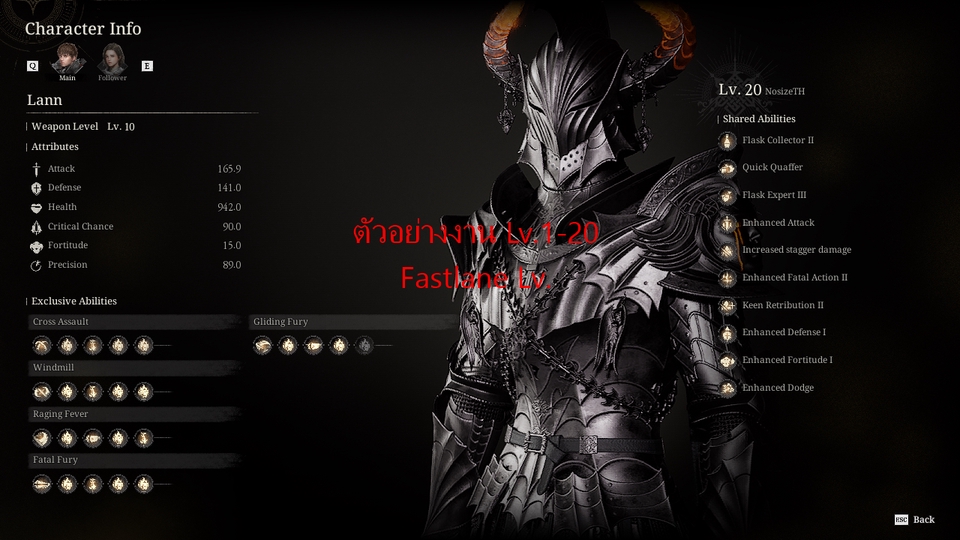Select the first Windmill skill icon

[42, 391]
